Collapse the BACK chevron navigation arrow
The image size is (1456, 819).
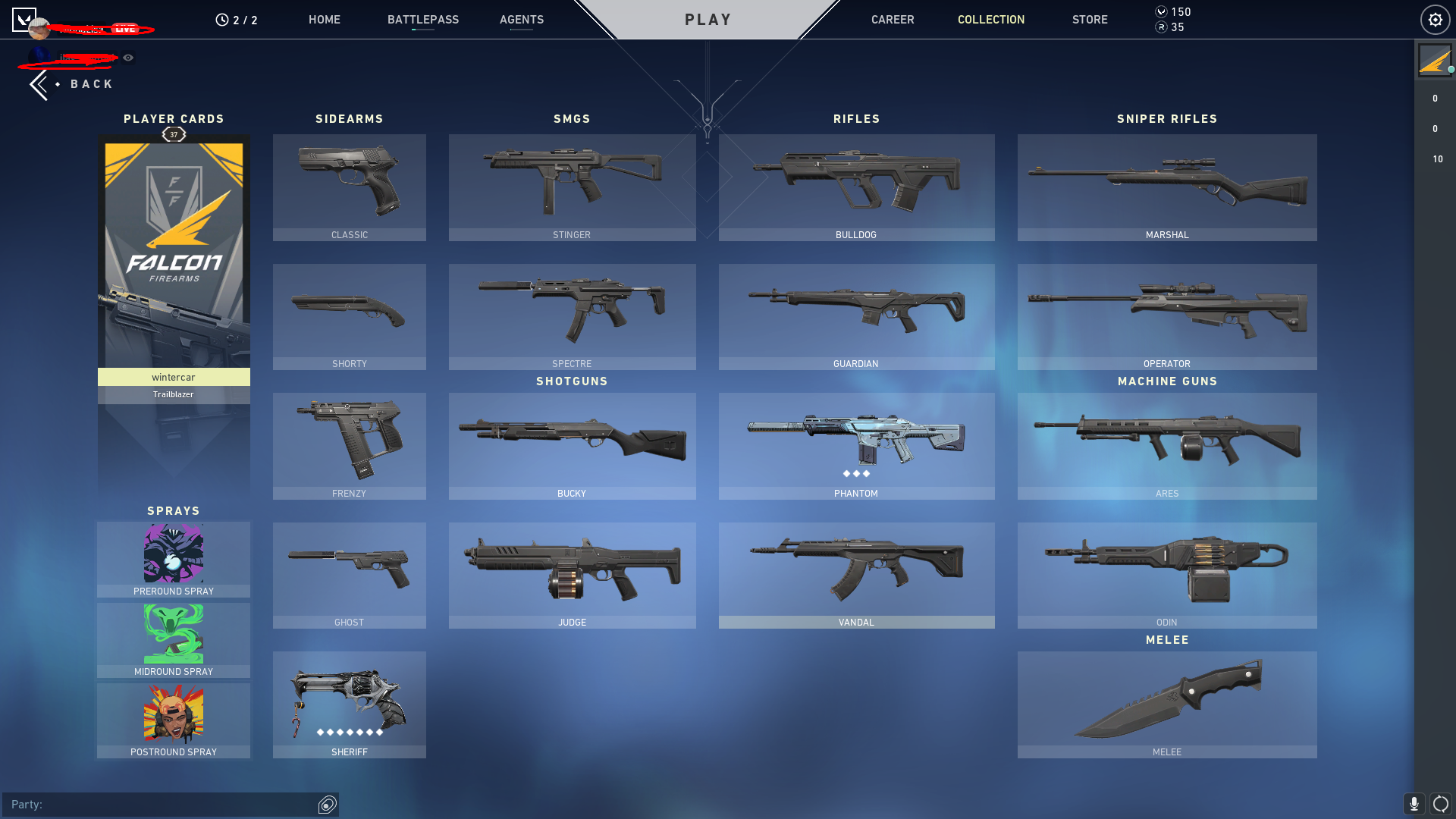tap(39, 83)
